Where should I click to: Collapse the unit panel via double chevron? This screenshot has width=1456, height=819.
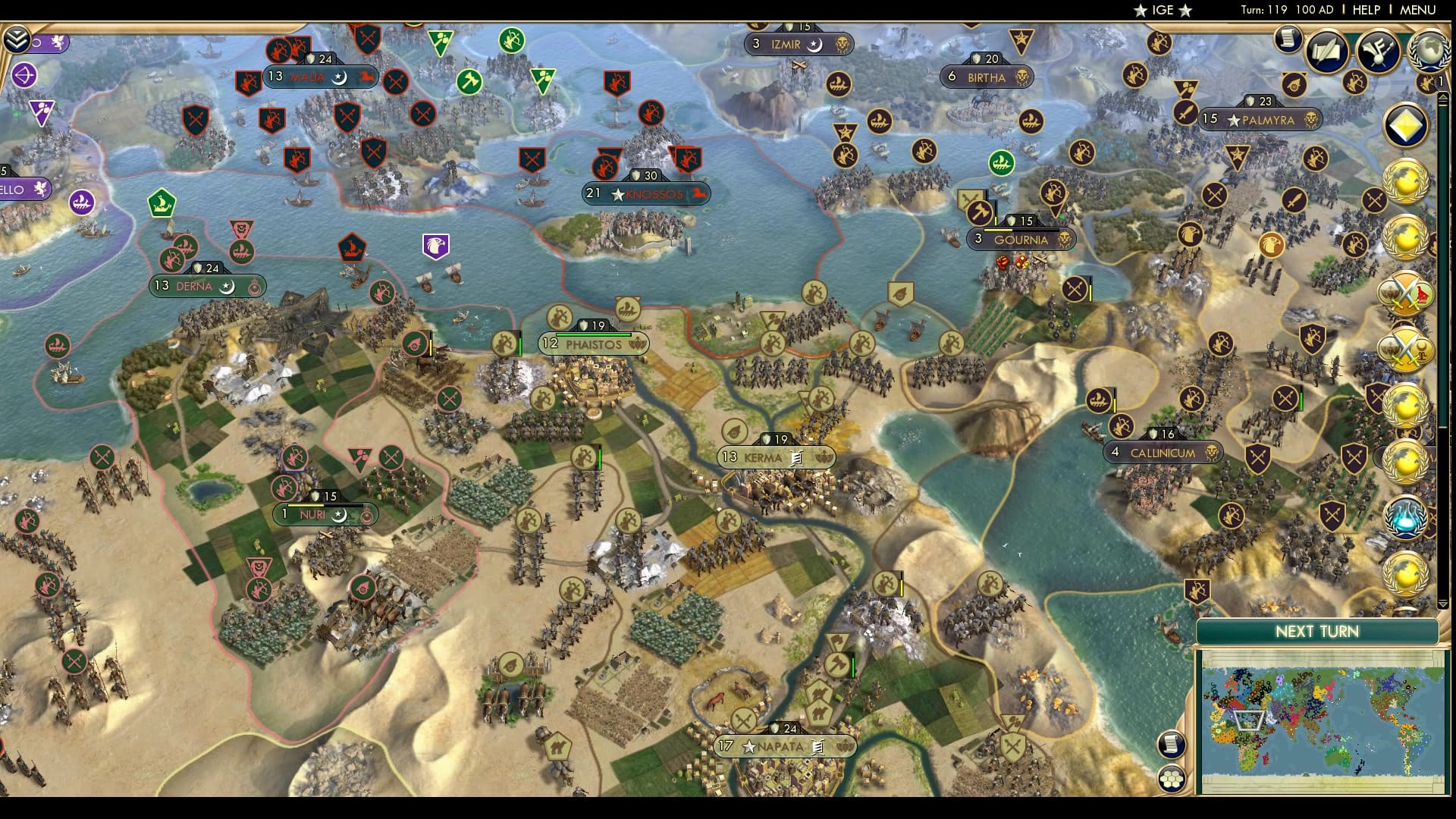16,38
